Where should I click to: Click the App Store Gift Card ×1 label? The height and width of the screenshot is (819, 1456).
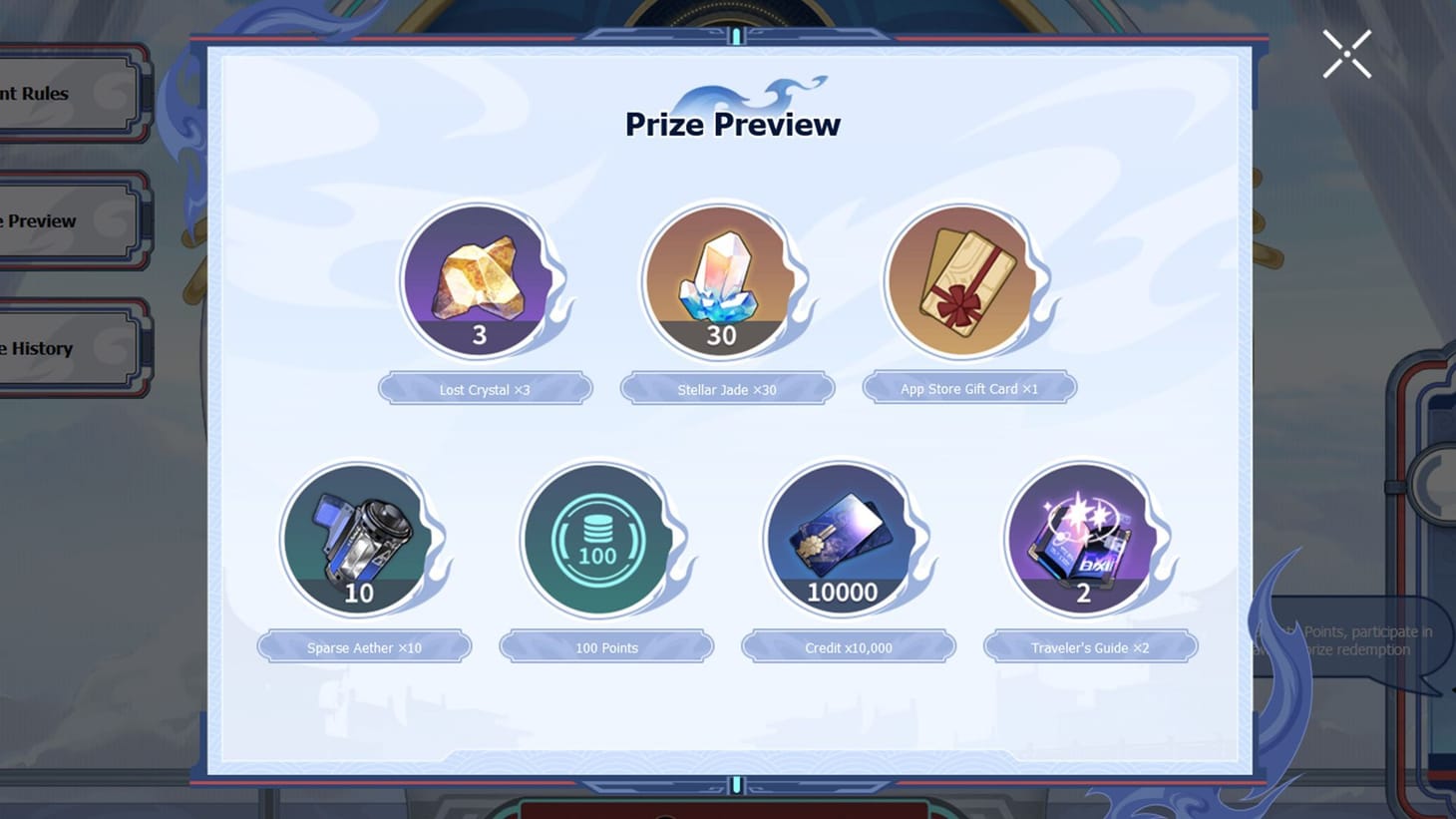pos(968,388)
